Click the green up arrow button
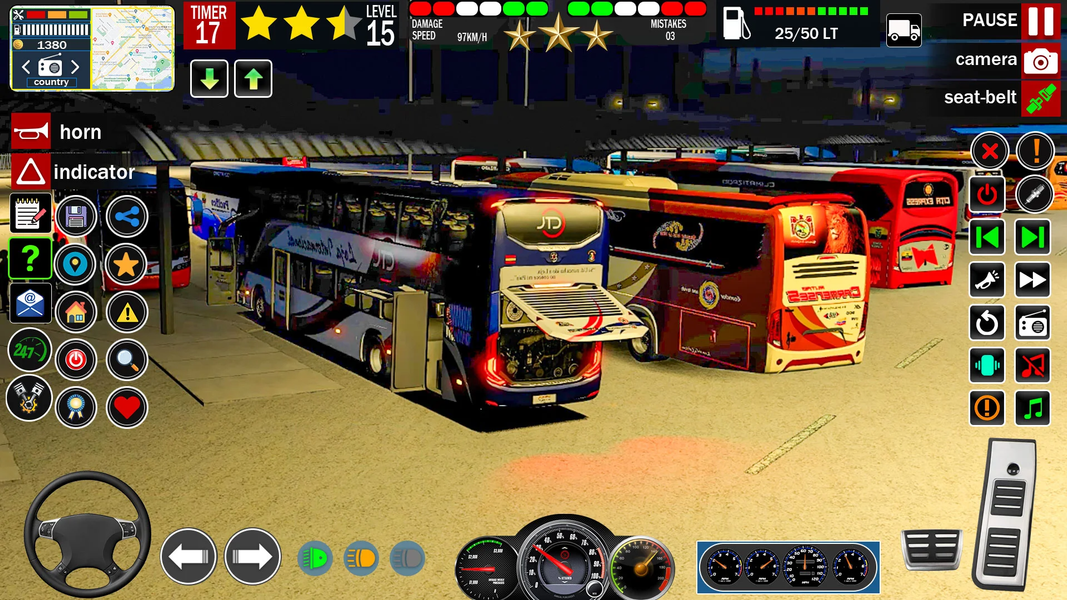This screenshot has width=1067, height=600. click(253, 79)
